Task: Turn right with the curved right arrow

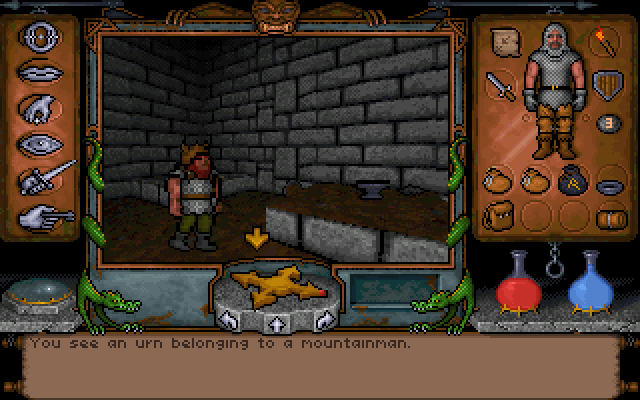Action: pos(323,321)
